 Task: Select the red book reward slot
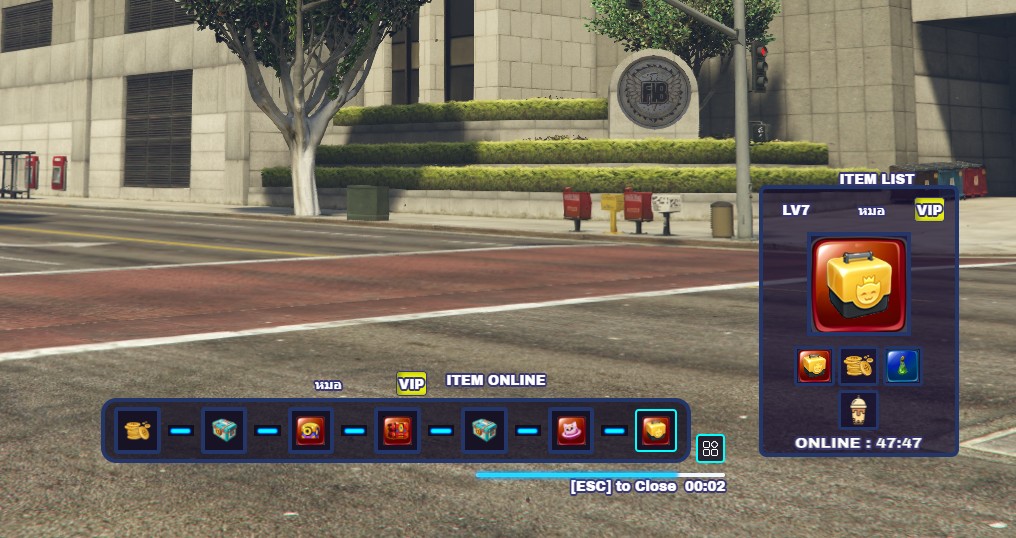click(x=397, y=430)
